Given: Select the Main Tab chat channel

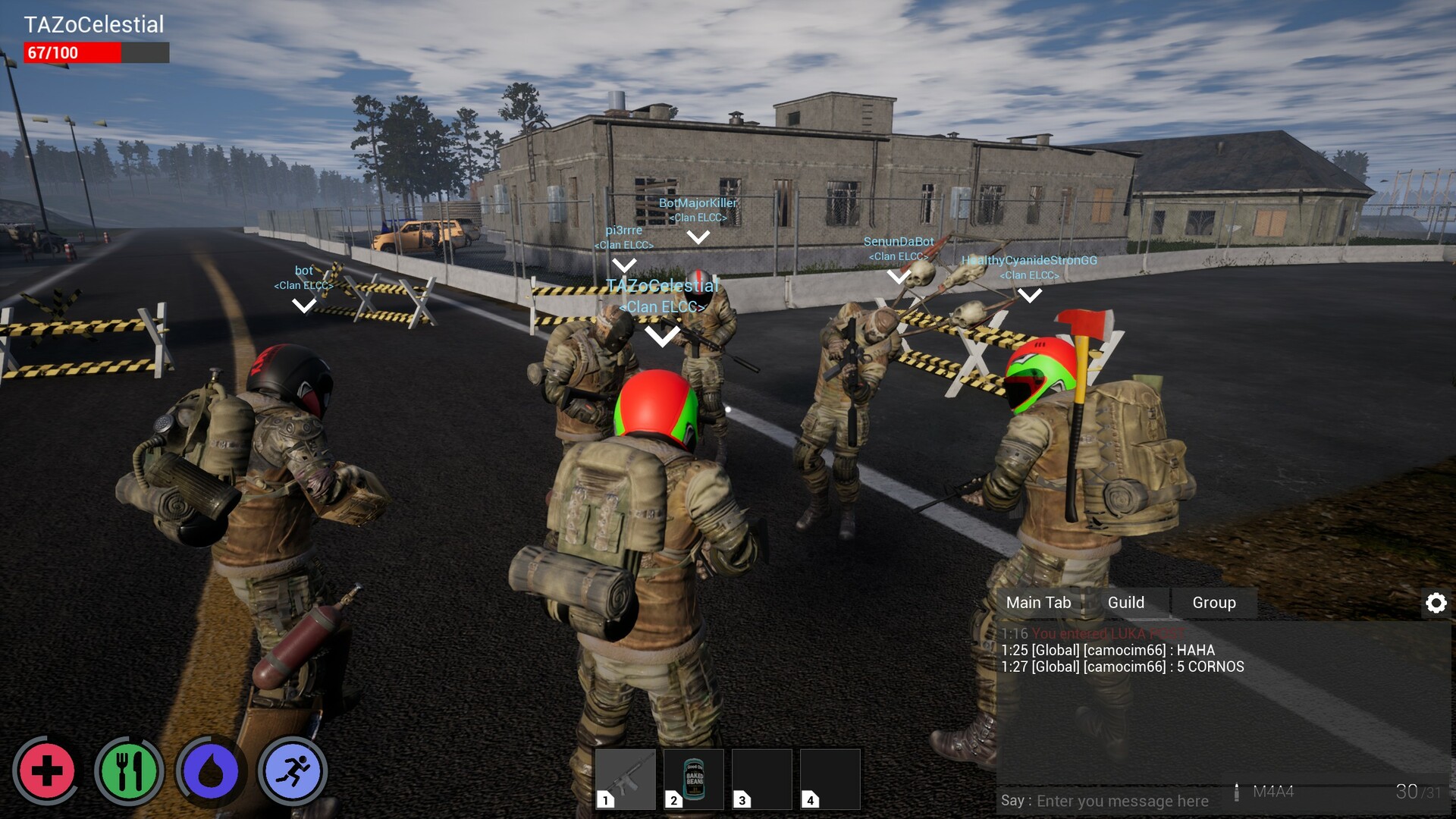Looking at the screenshot, I should [1039, 602].
